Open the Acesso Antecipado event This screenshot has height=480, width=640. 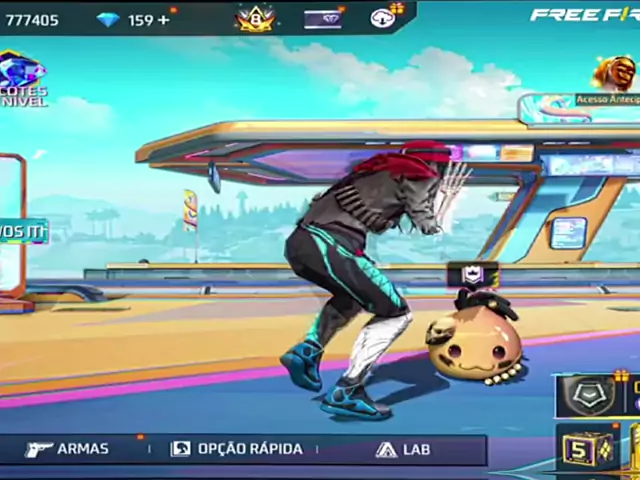tap(613, 78)
